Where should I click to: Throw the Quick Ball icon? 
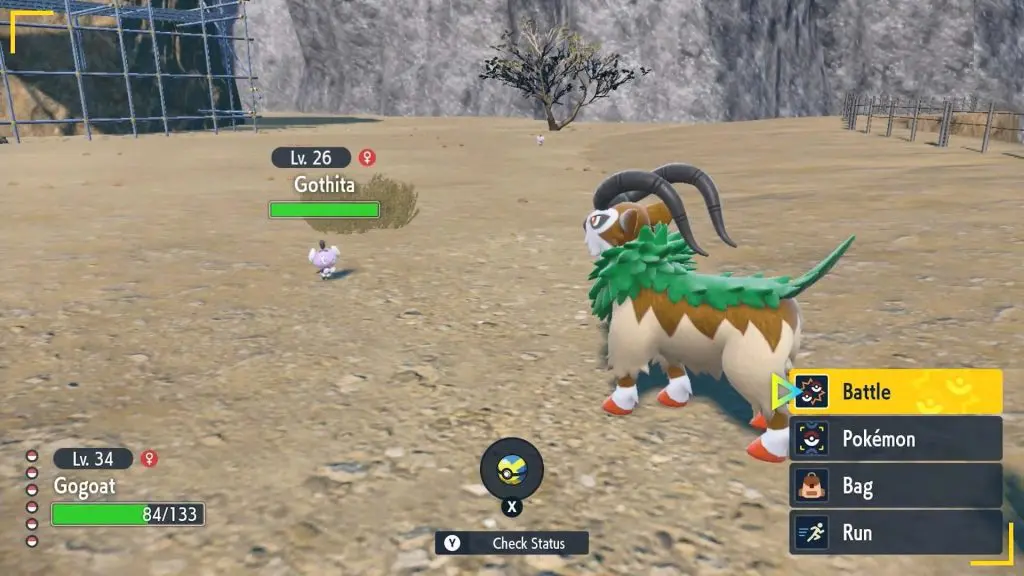512,469
